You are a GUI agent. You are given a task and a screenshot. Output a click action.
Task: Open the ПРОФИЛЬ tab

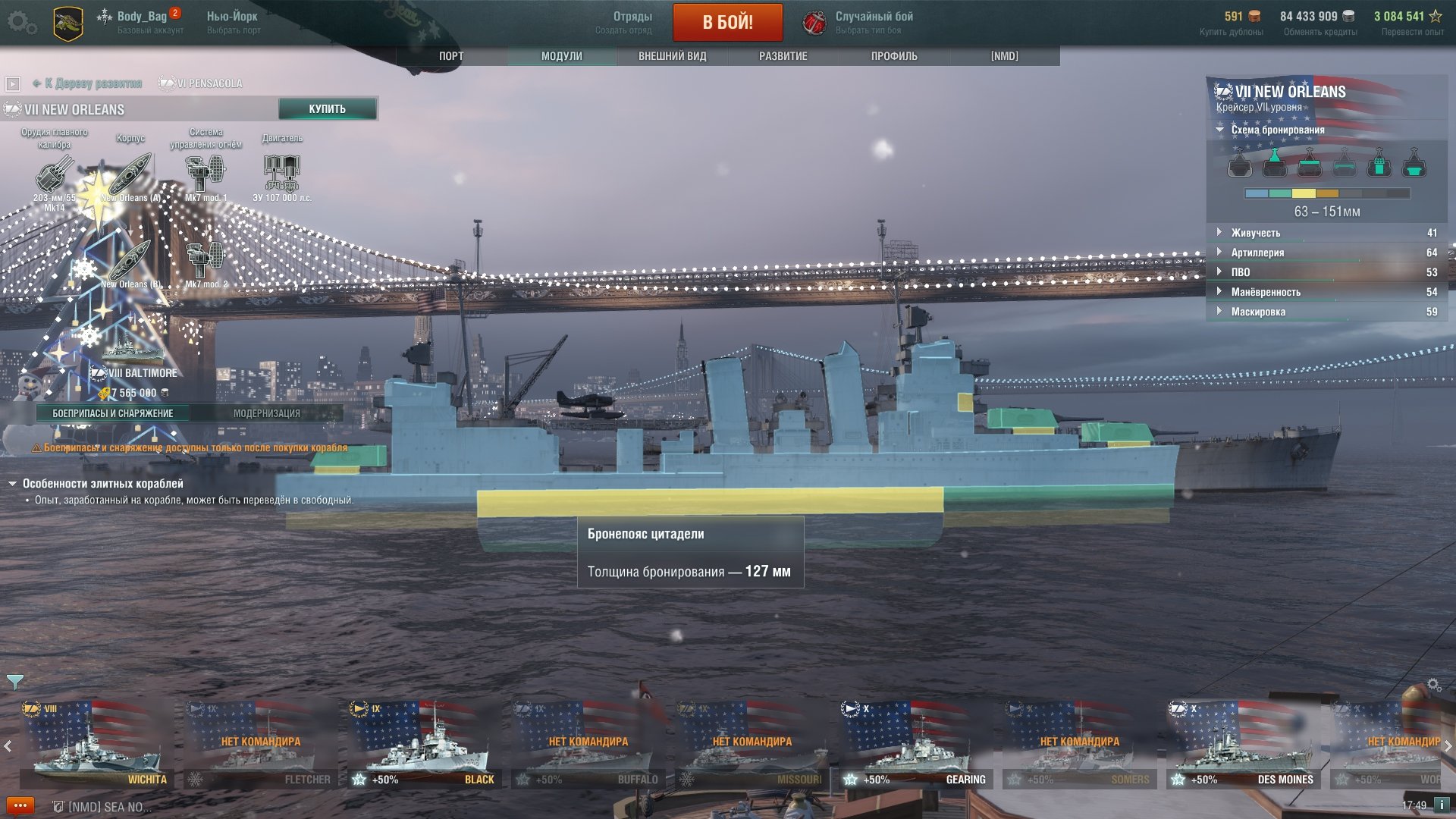[x=894, y=56]
